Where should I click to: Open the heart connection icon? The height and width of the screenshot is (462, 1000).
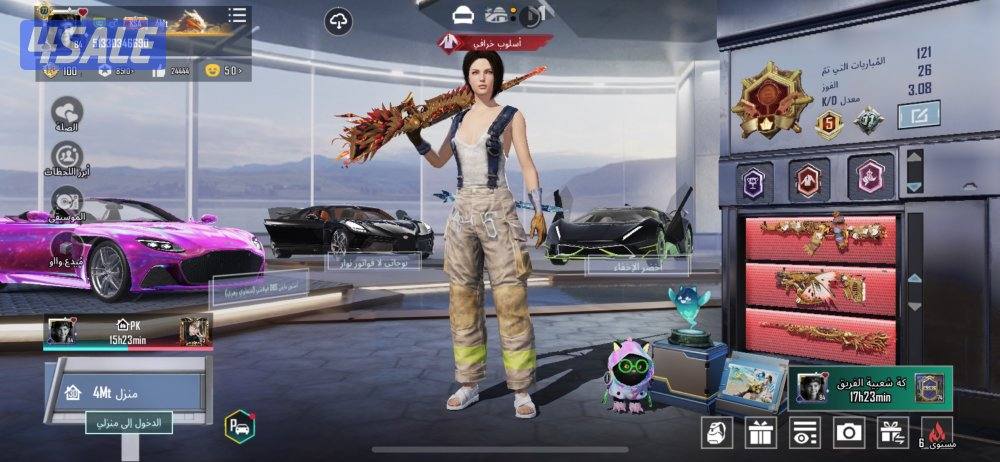pos(67,112)
